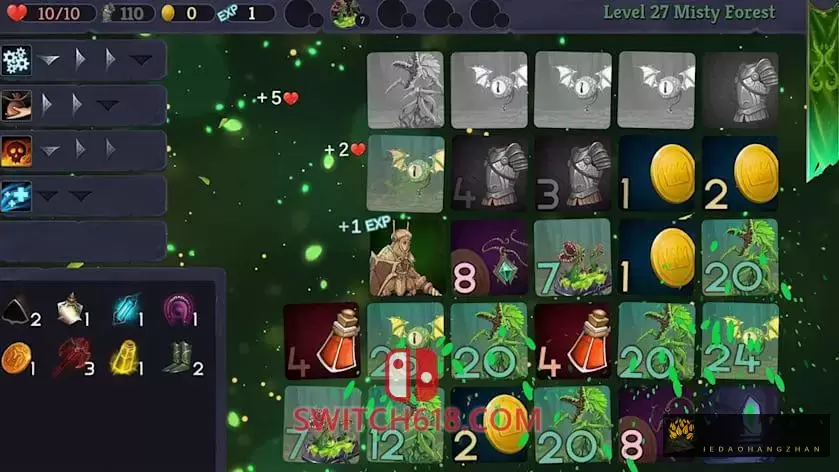Use the white potion bottle item

[70, 307]
